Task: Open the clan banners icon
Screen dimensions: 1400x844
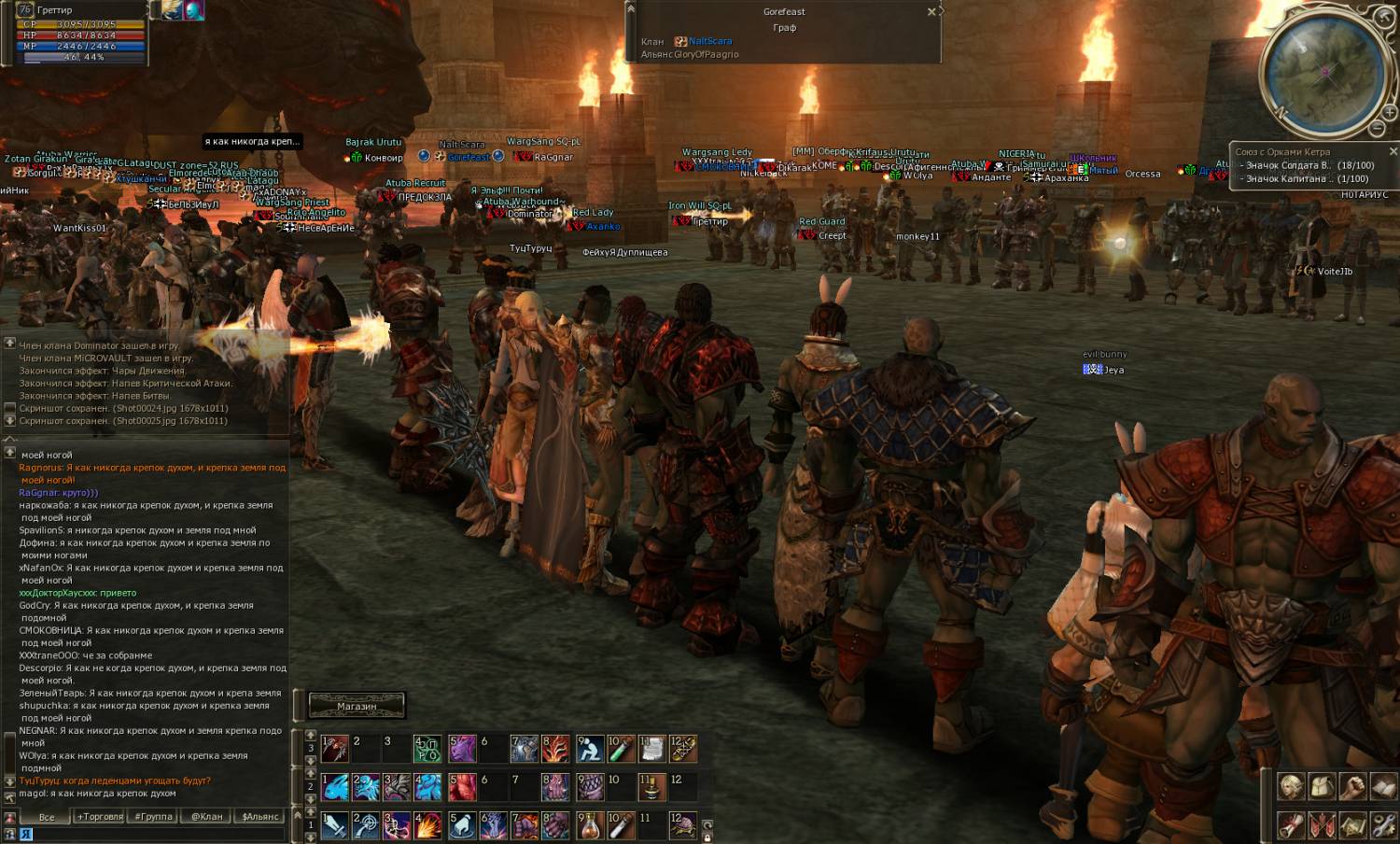Action: [x=1322, y=825]
